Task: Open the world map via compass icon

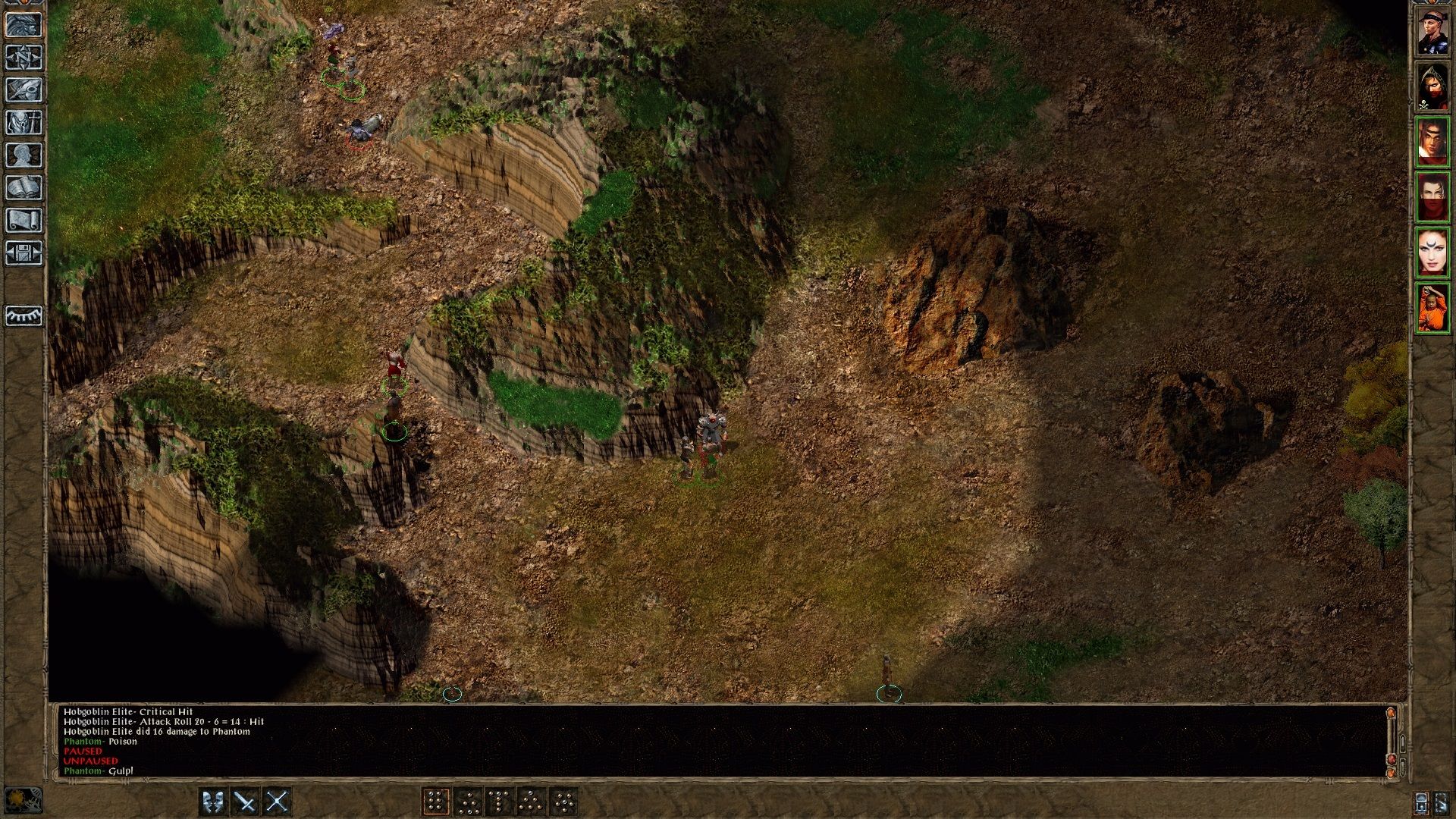Action: pyautogui.click(x=25, y=57)
